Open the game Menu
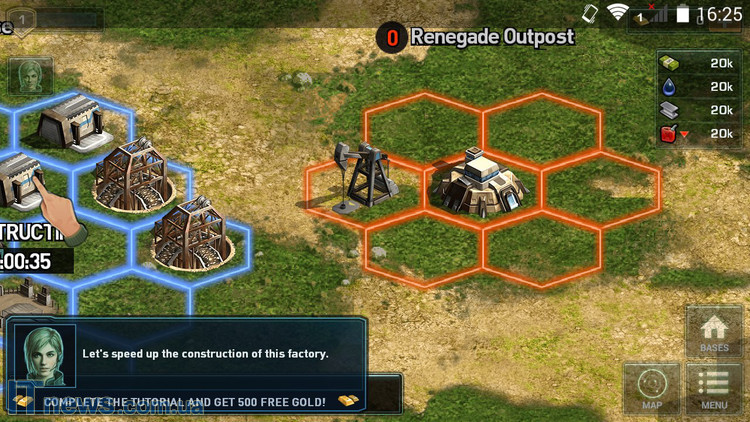 click(714, 389)
